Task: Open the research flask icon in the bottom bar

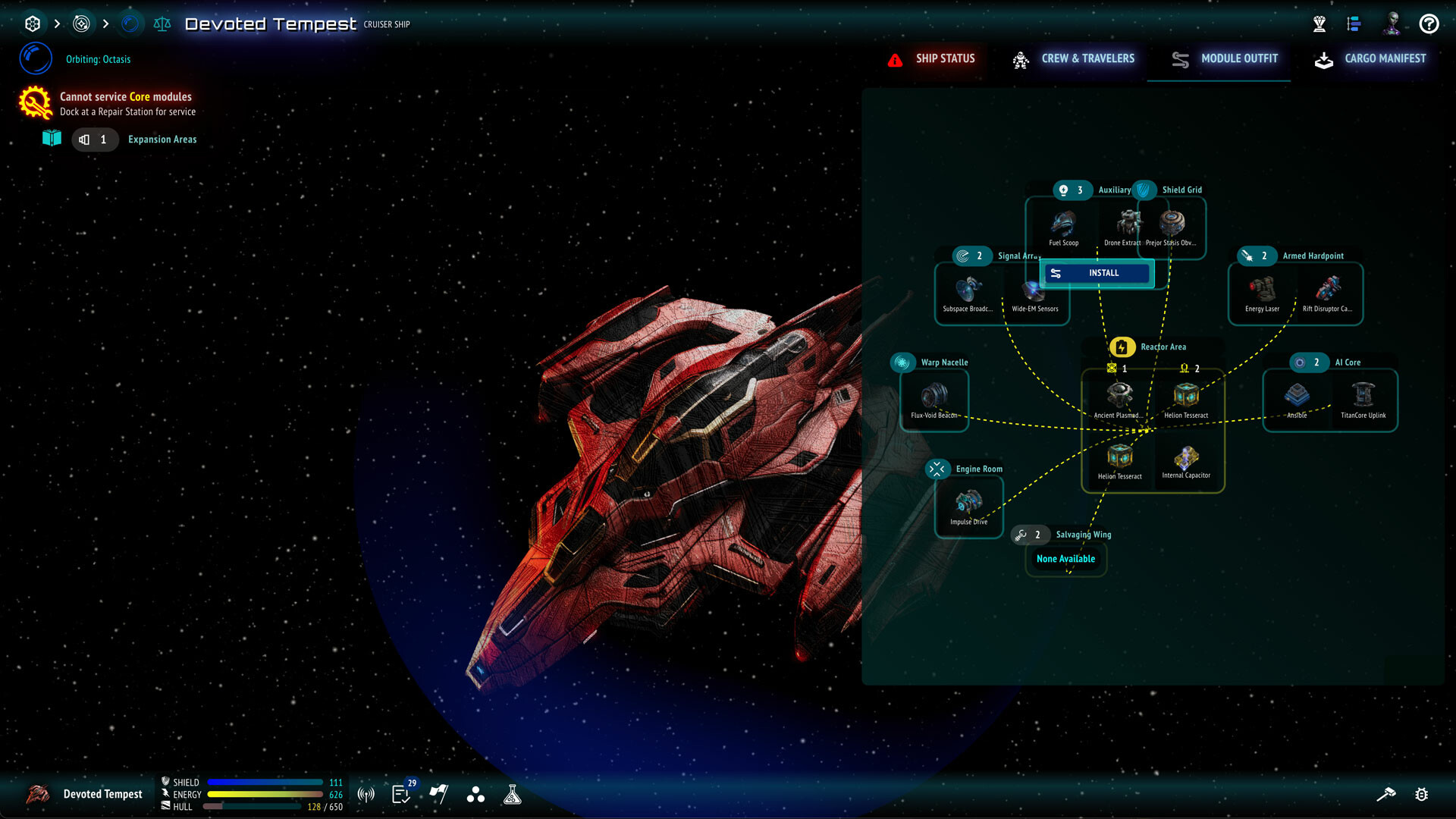Action: pyautogui.click(x=513, y=794)
